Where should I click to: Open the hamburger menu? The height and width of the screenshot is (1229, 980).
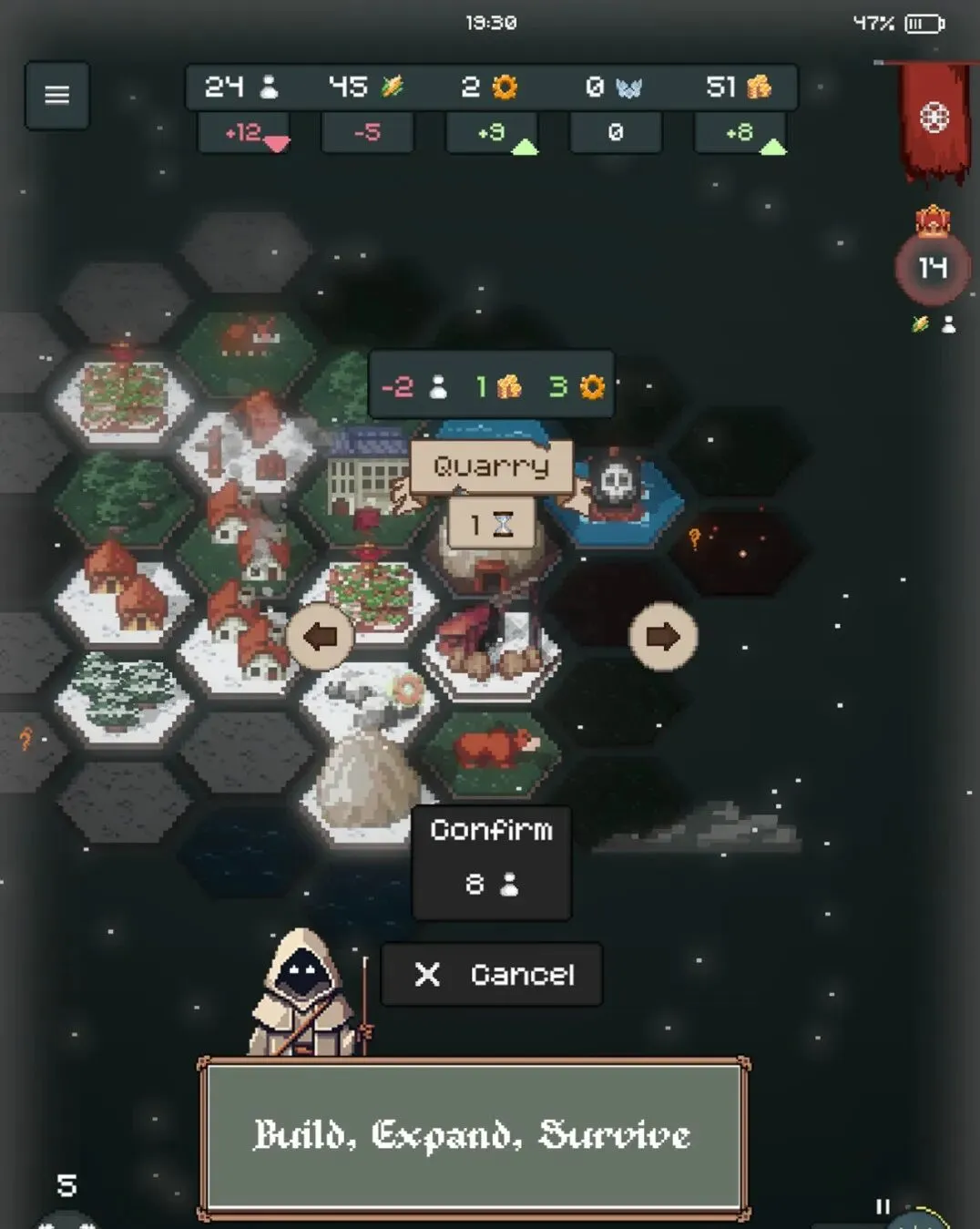click(x=56, y=95)
